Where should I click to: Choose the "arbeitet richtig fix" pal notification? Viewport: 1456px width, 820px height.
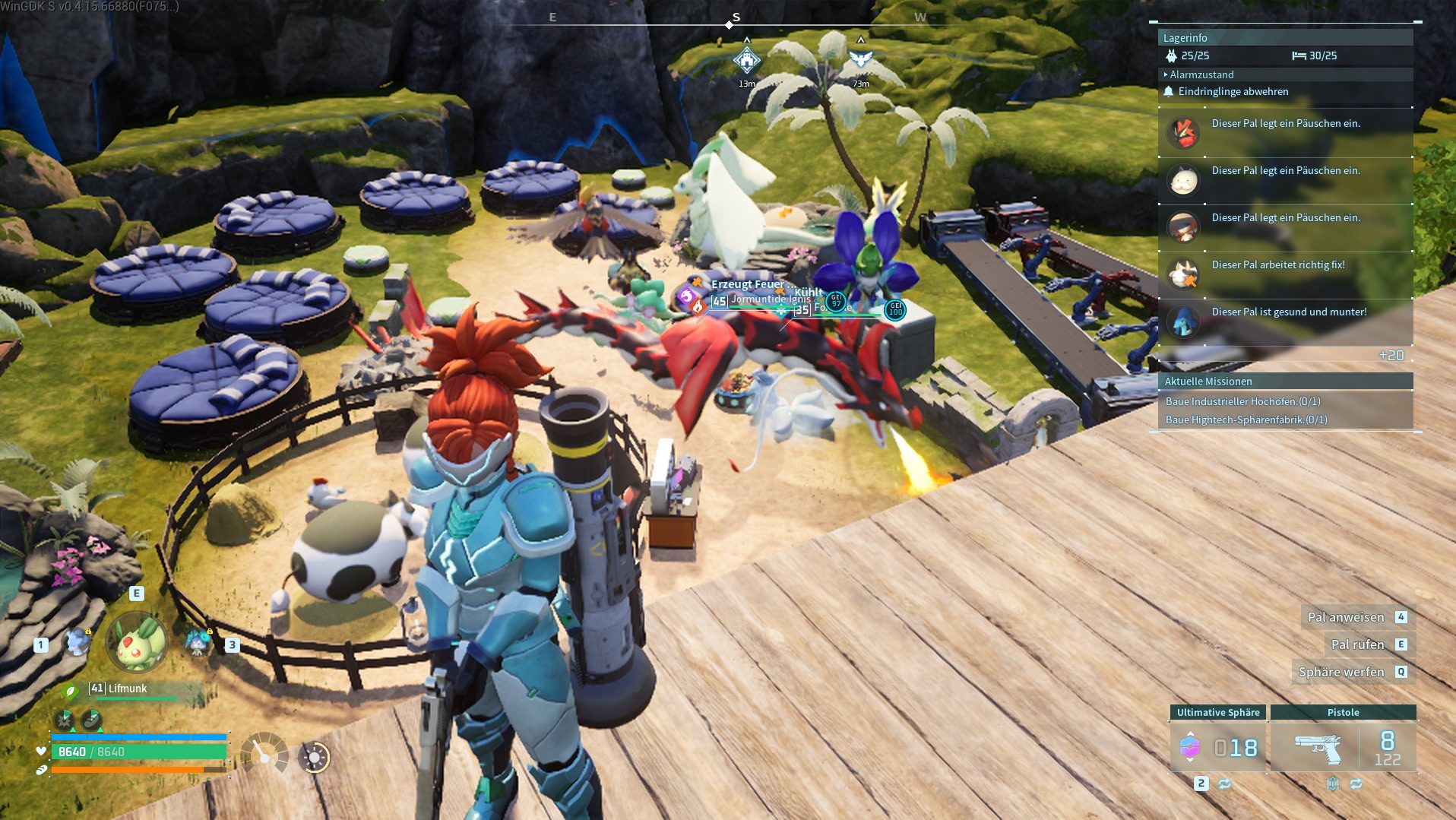click(x=1277, y=265)
